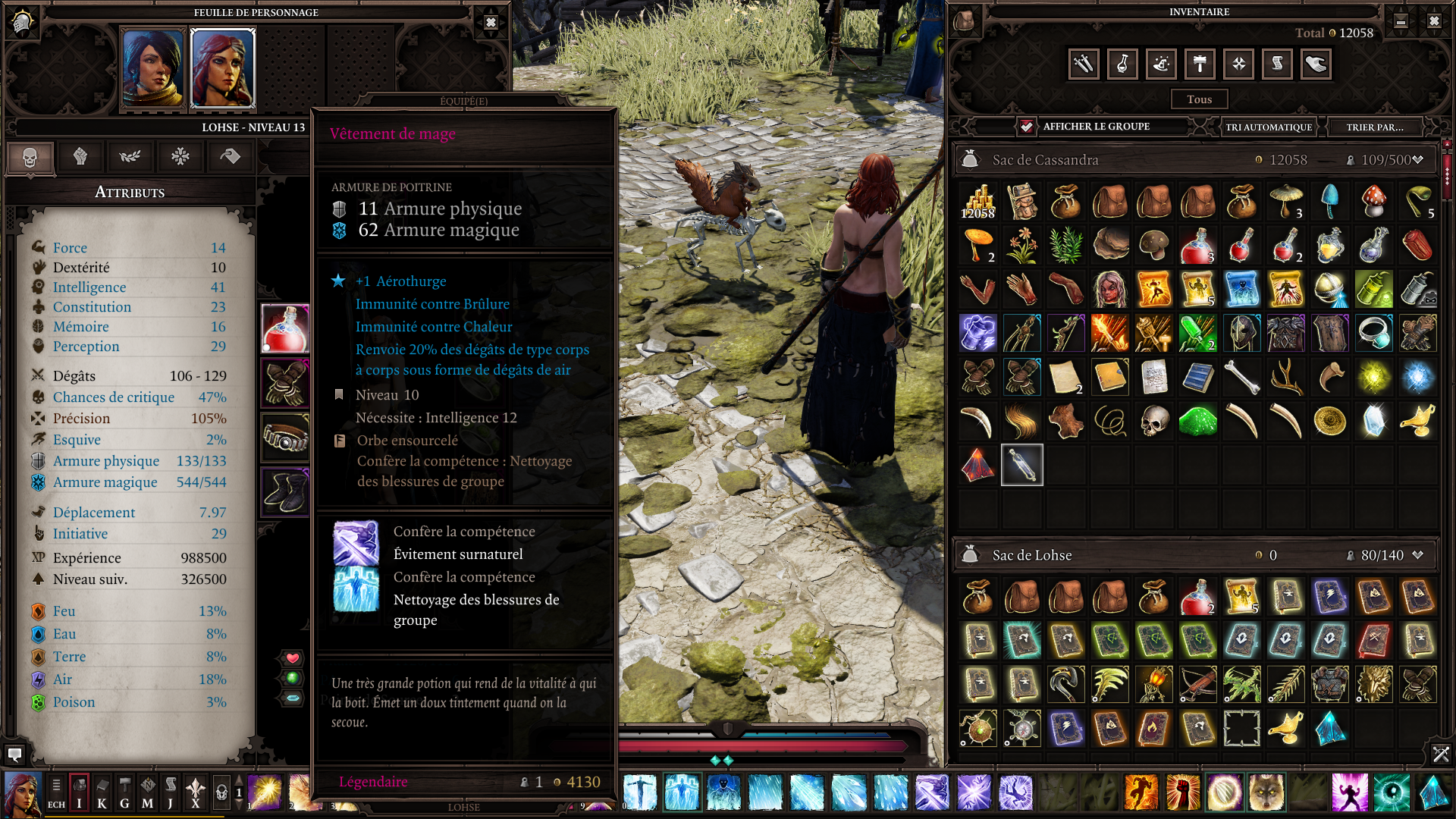
Task: Select the red pyramid item in Cassandra's bag
Action: [x=977, y=465]
